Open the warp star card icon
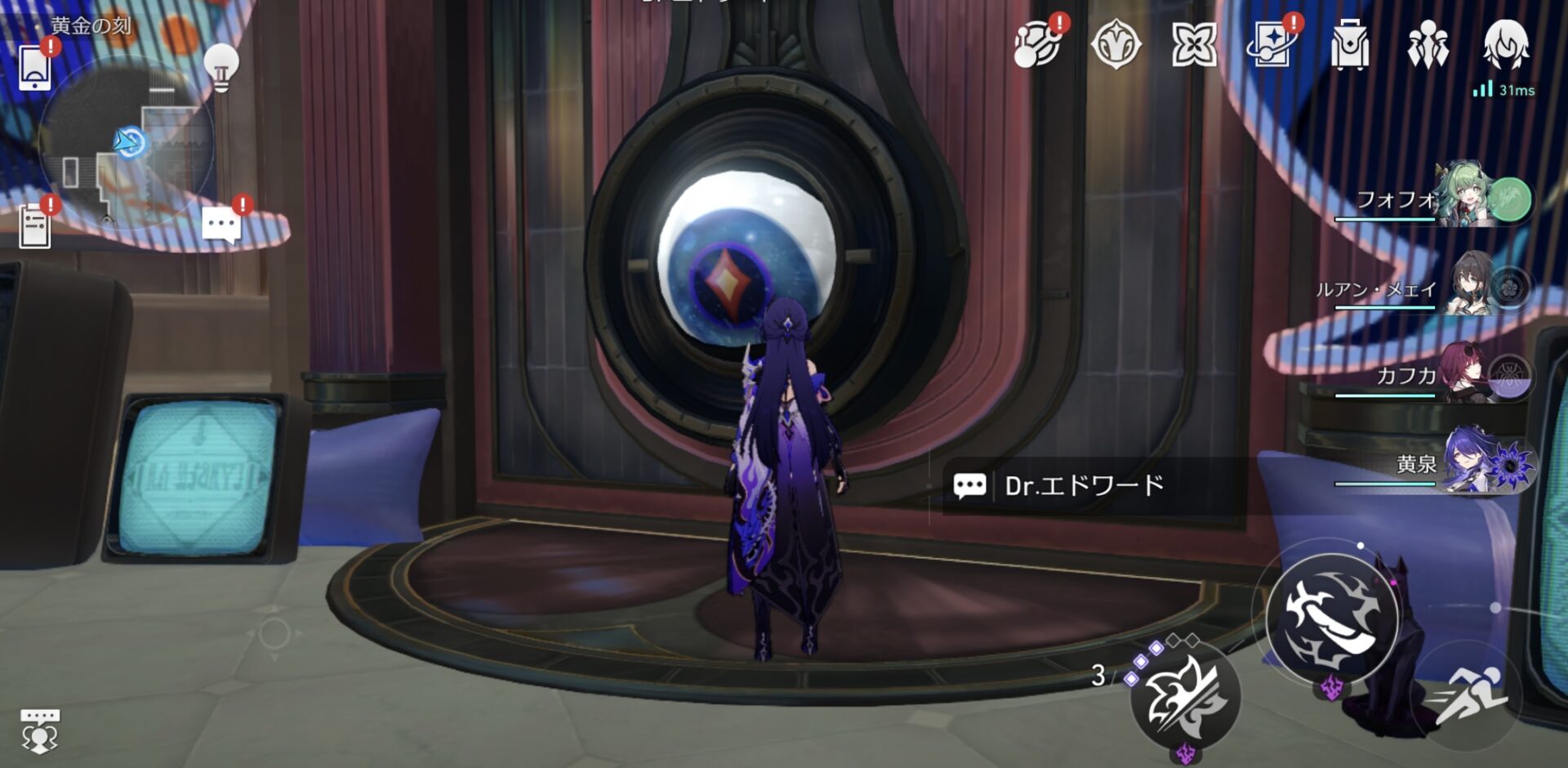The image size is (1568, 768). (1272, 44)
